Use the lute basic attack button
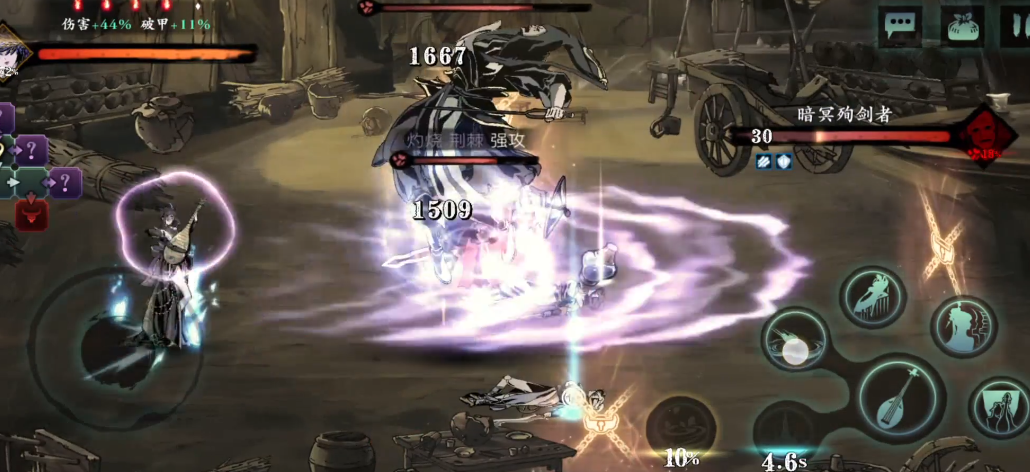This screenshot has height=472, width=1030. 896,398
